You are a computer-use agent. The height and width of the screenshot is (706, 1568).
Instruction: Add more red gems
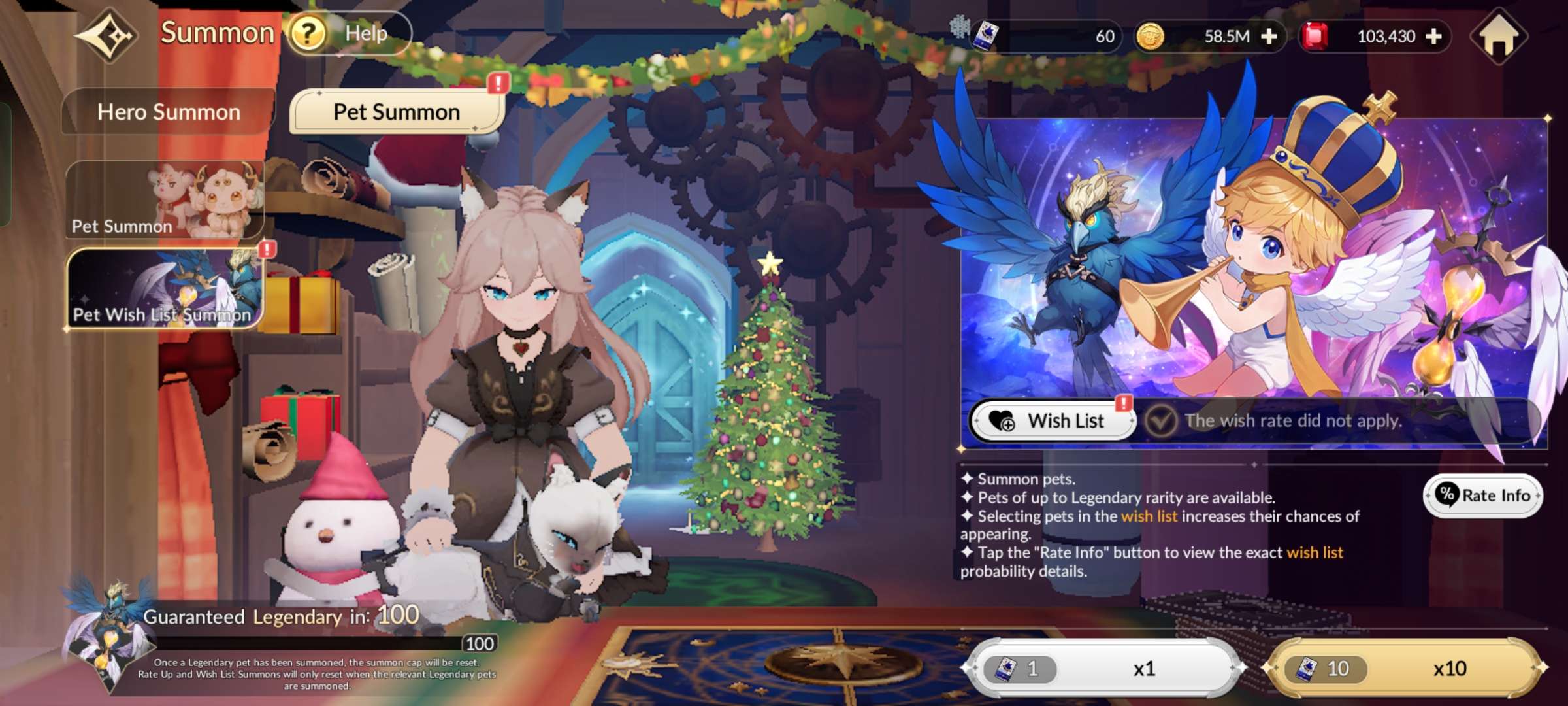pos(1434,37)
